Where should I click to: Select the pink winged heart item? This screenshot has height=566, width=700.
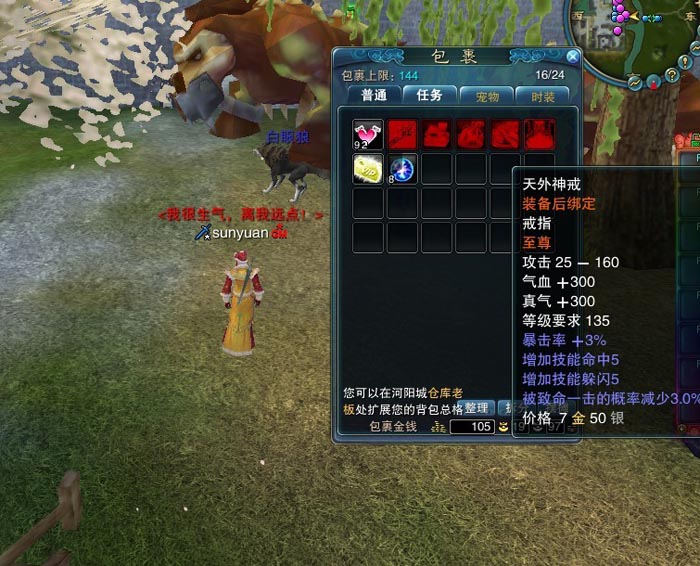pyautogui.click(x=368, y=135)
